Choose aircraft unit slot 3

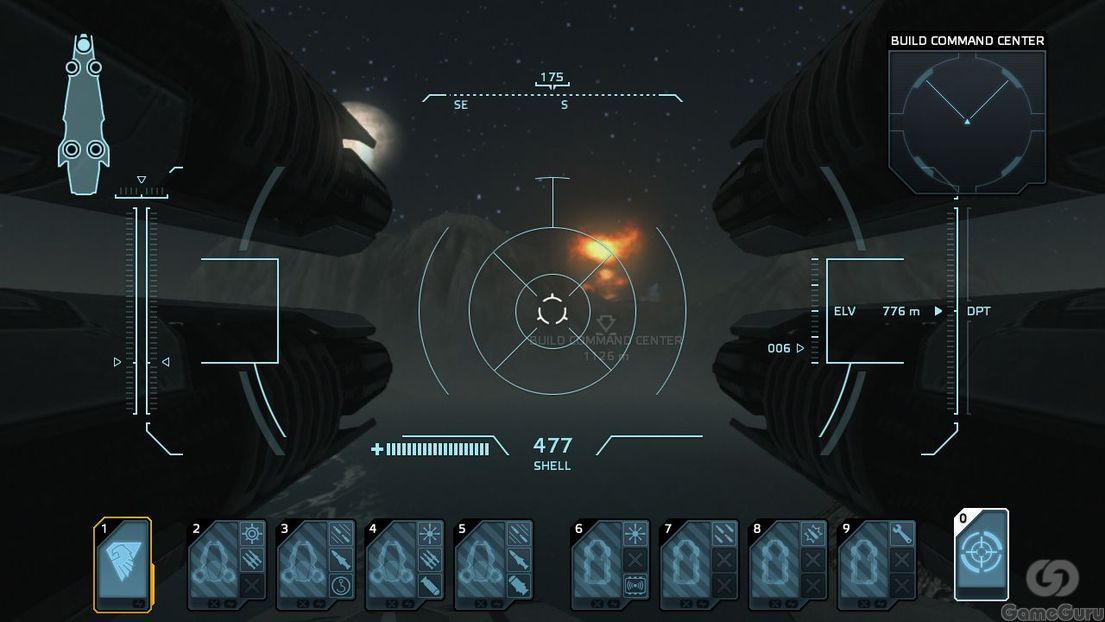coord(302,565)
